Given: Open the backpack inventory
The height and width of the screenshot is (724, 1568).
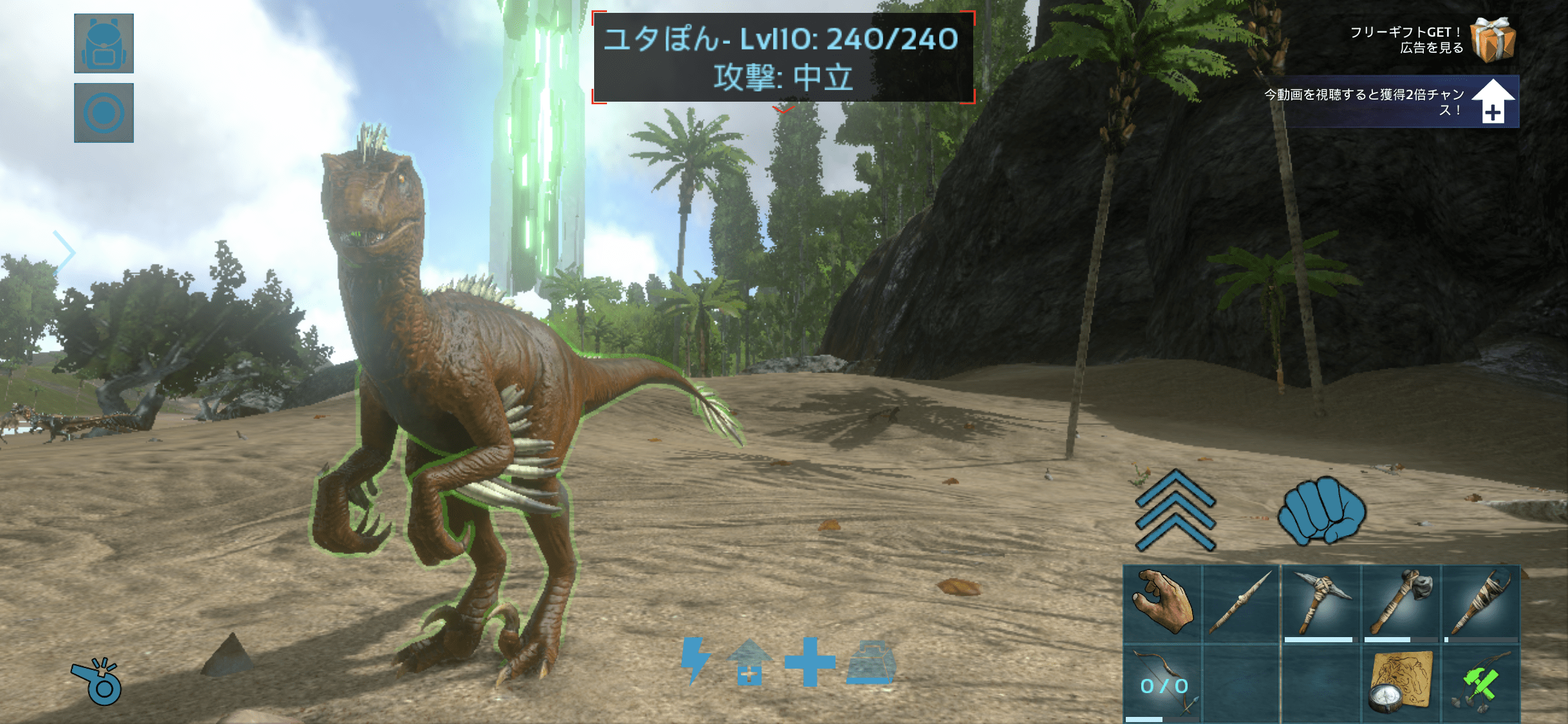Looking at the screenshot, I should pyautogui.click(x=104, y=43).
